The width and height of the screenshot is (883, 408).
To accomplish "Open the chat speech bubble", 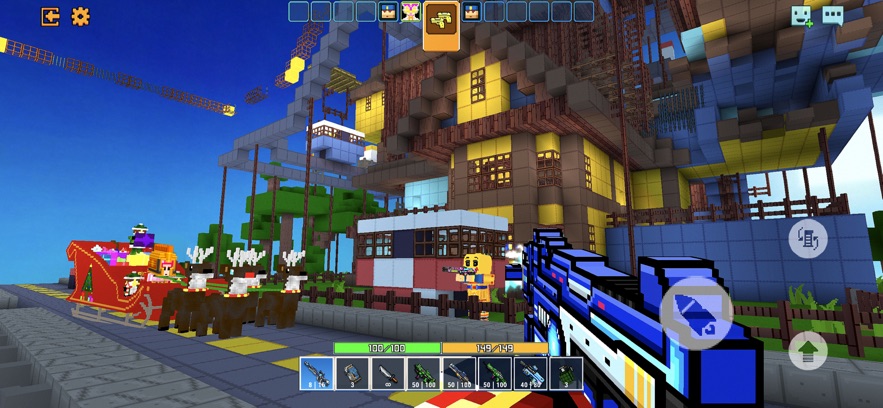I will click(833, 15).
